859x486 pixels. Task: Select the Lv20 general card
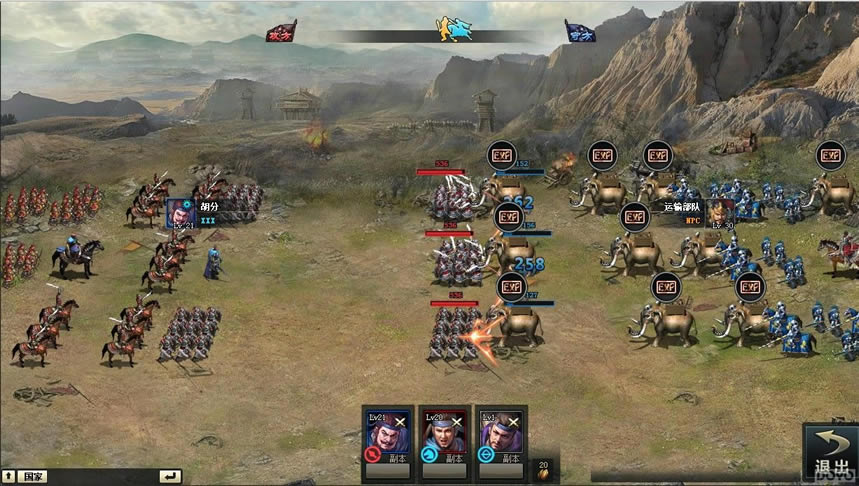[444, 437]
